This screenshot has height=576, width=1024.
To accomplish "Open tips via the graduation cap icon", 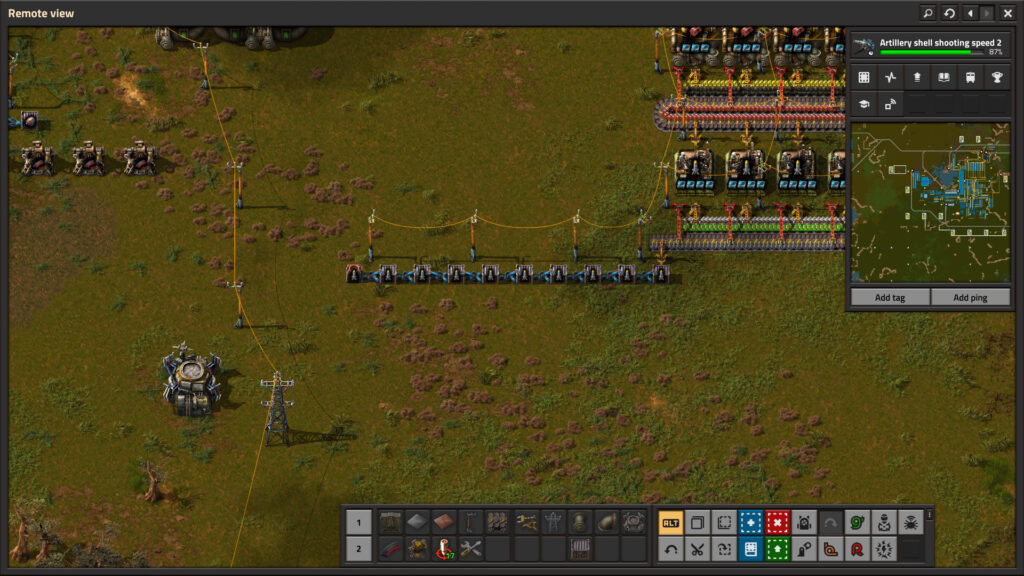I will point(864,103).
